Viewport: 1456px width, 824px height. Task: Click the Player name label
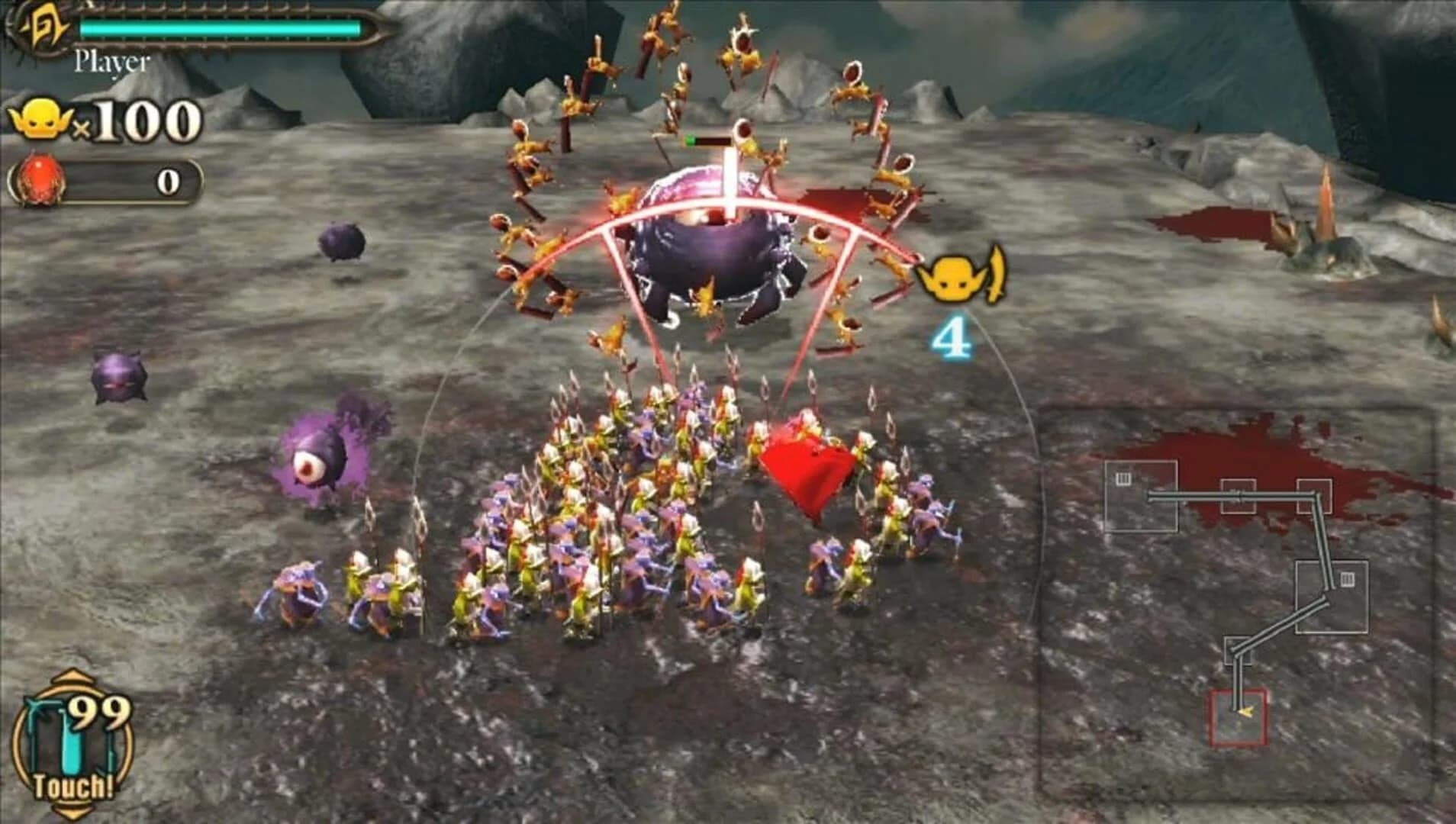[x=111, y=63]
